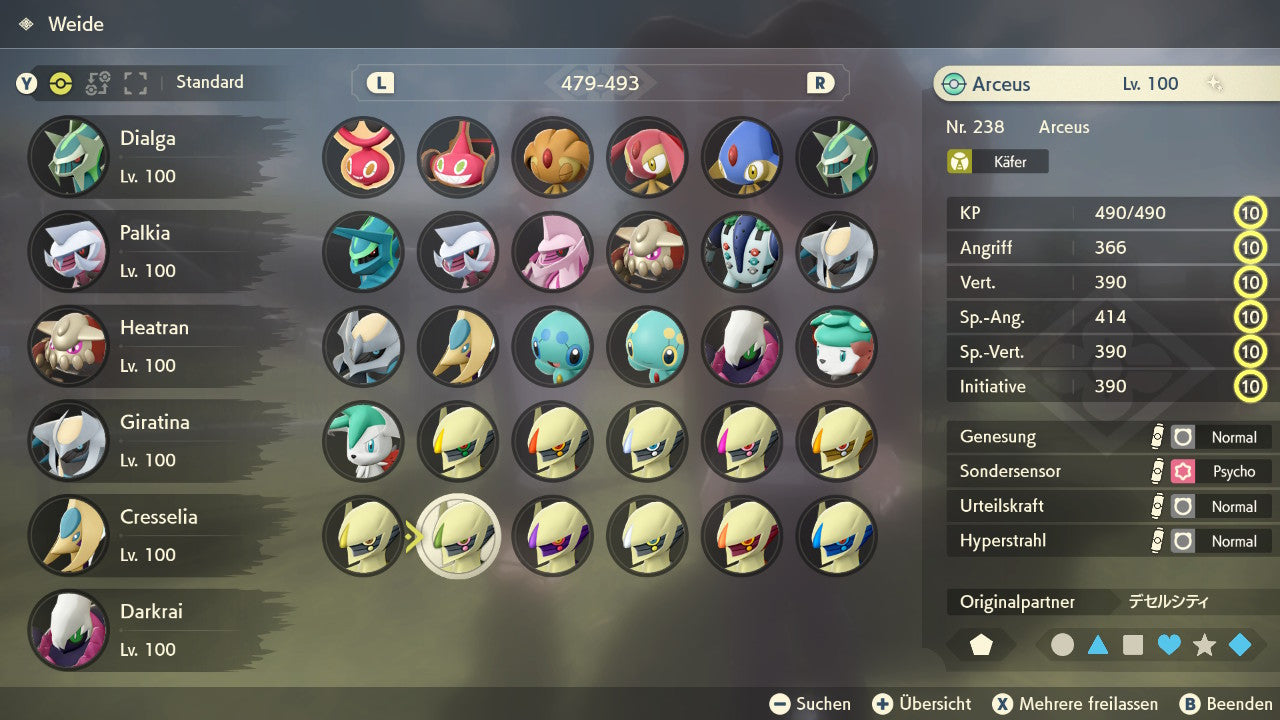Screen dimensions: 1280x720
Task: Select the box arrangement swap icon
Action: pyautogui.click(x=97, y=84)
